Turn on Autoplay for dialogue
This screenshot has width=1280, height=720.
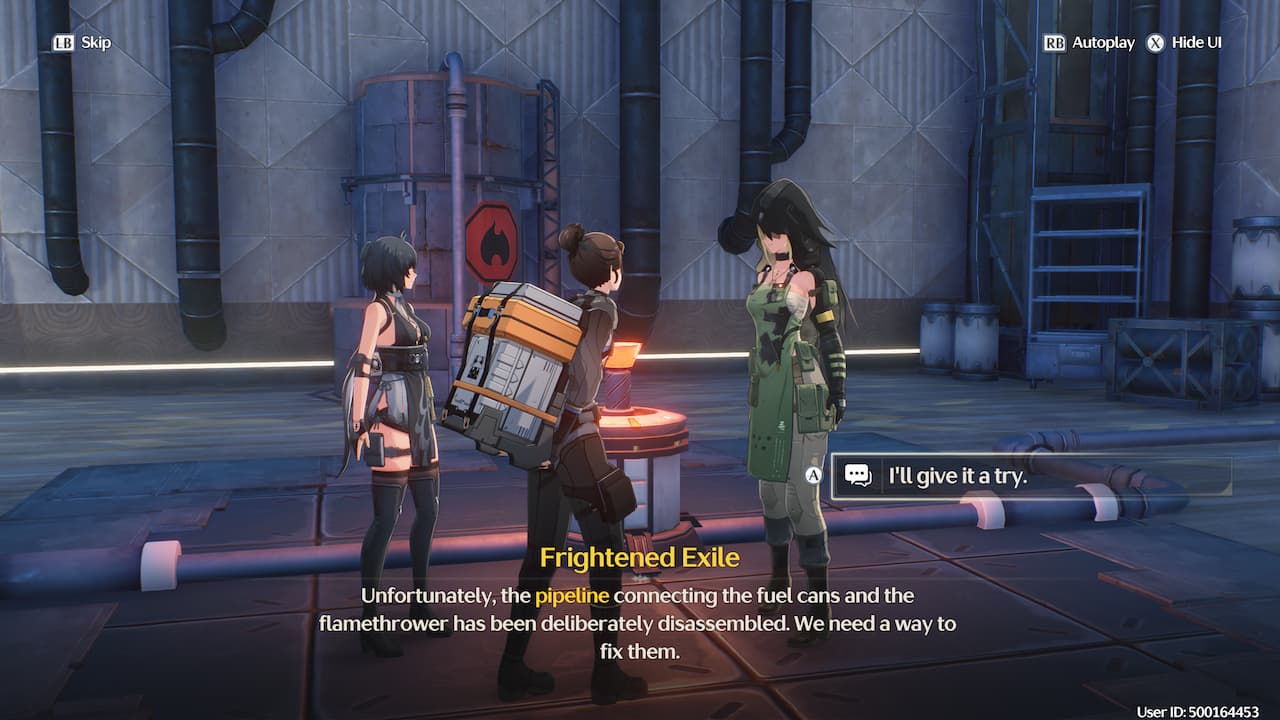point(1091,43)
